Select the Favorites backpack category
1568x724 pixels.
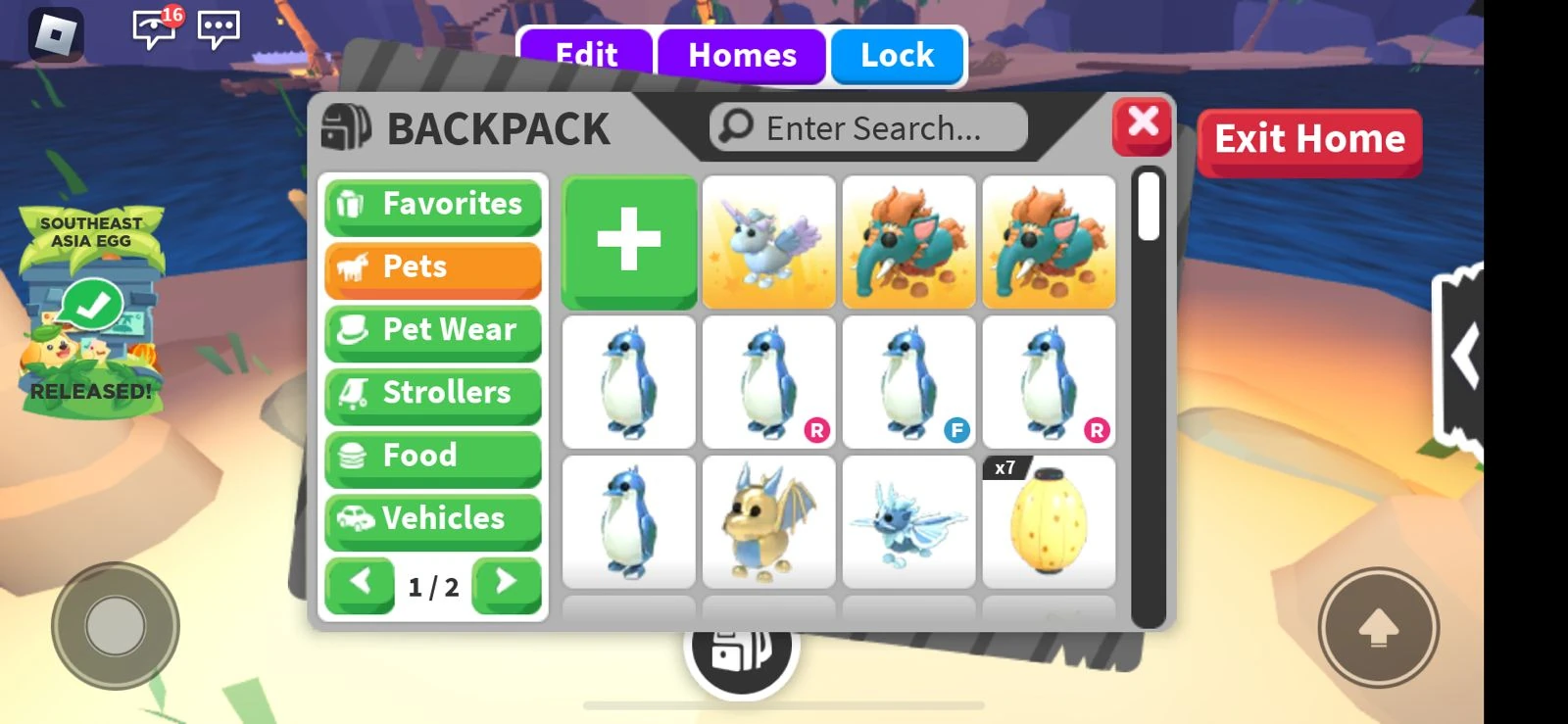point(433,205)
